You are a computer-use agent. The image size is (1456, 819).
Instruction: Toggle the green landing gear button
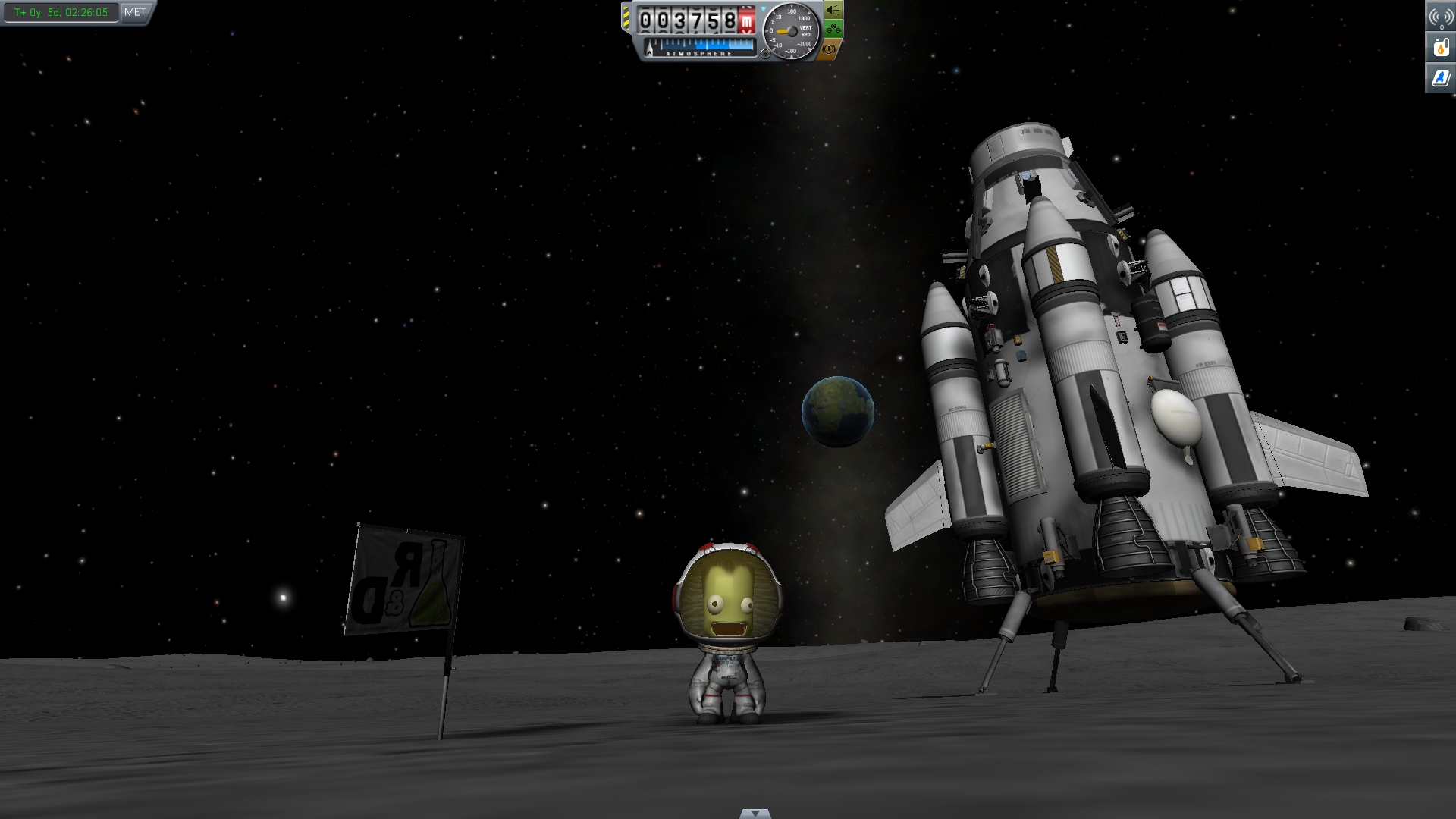[x=833, y=30]
